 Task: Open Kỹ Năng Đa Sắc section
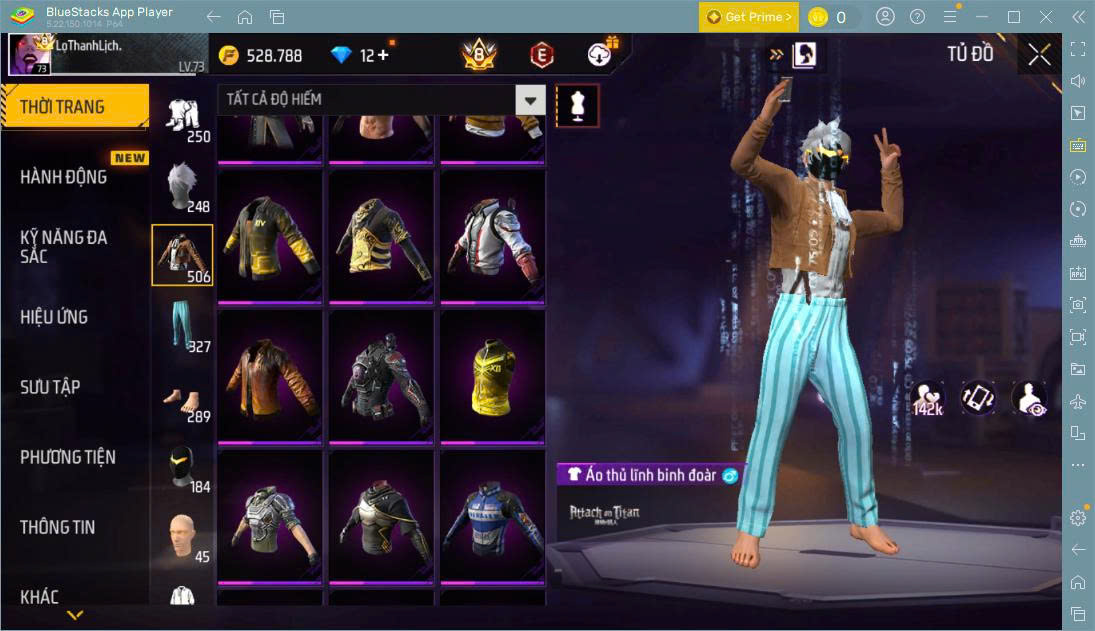tap(64, 246)
